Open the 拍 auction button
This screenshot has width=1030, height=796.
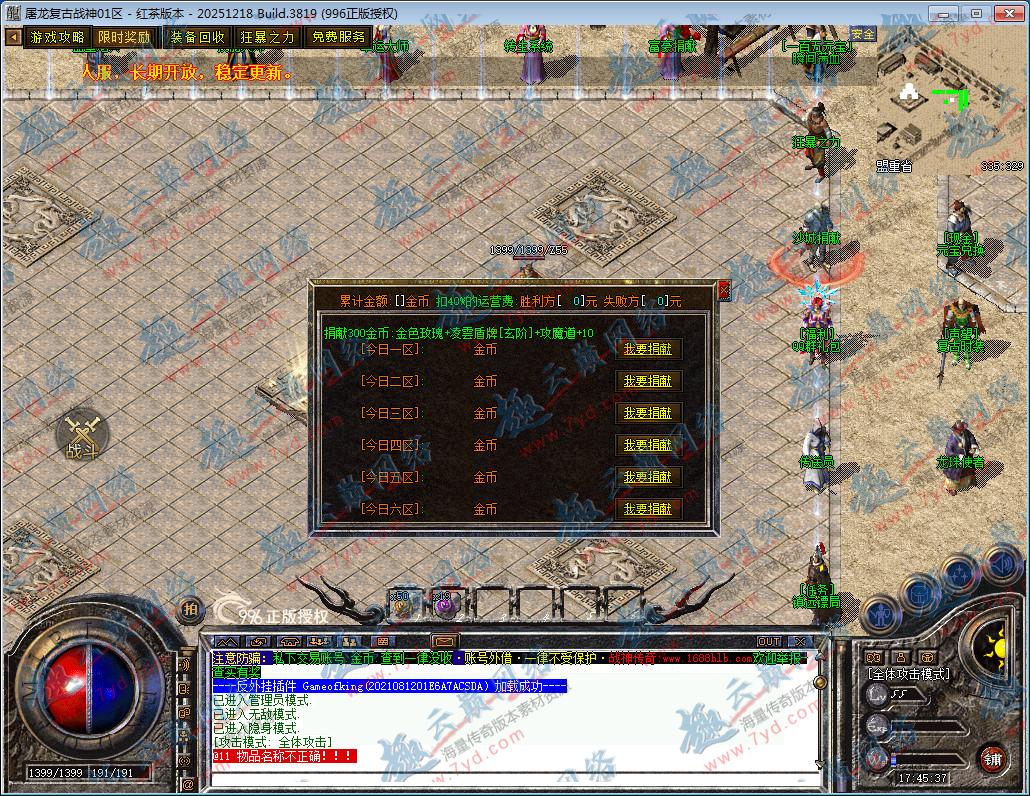[x=188, y=609]
